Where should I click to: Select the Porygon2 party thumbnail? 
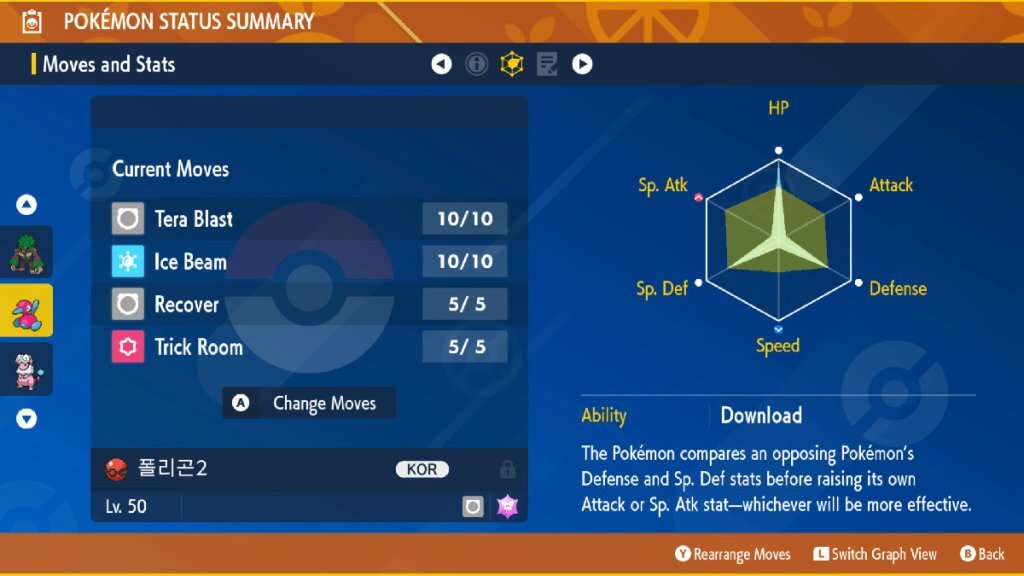(27, 310)
